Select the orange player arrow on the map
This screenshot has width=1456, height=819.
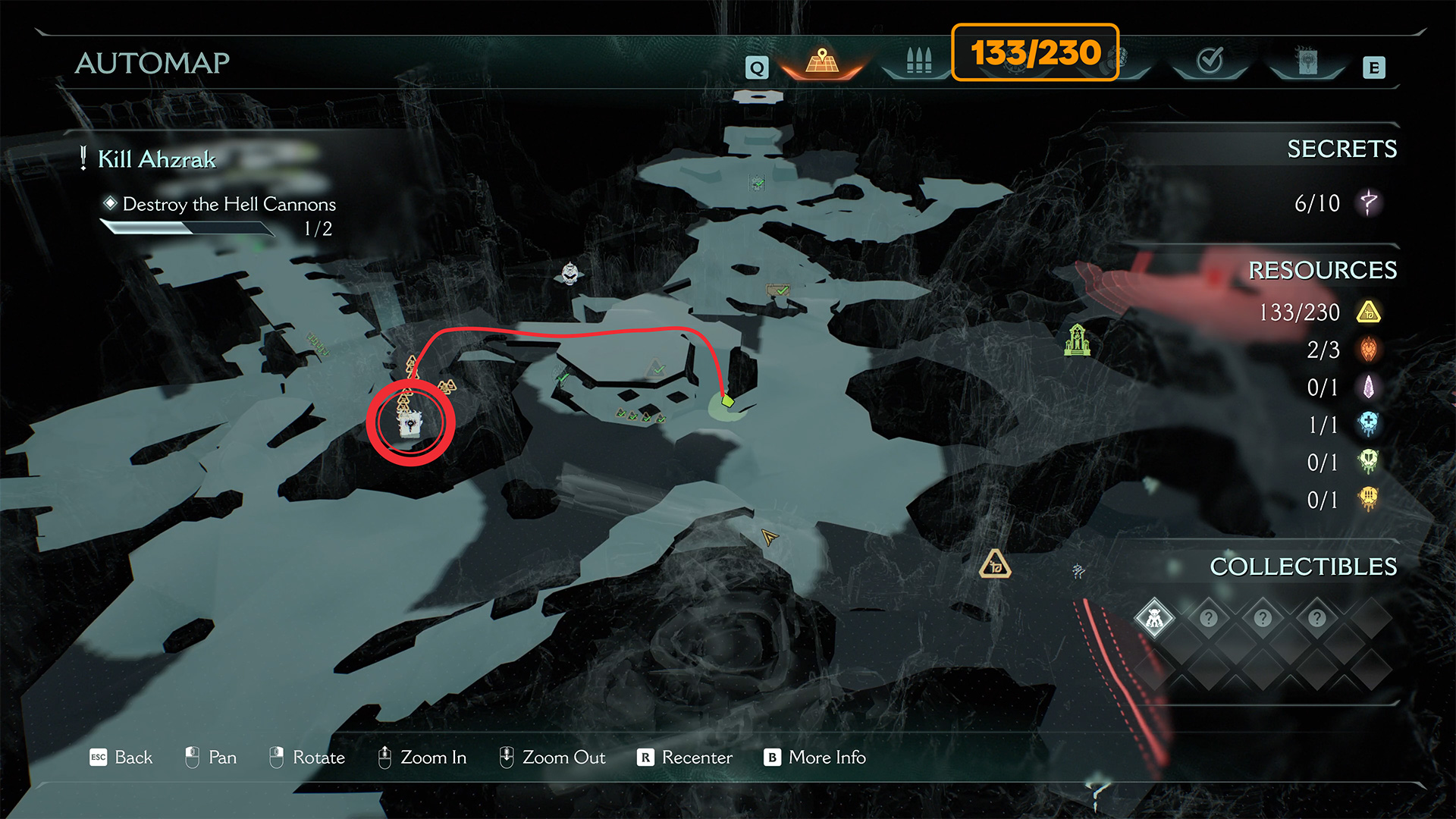click(x=769, y=538)
